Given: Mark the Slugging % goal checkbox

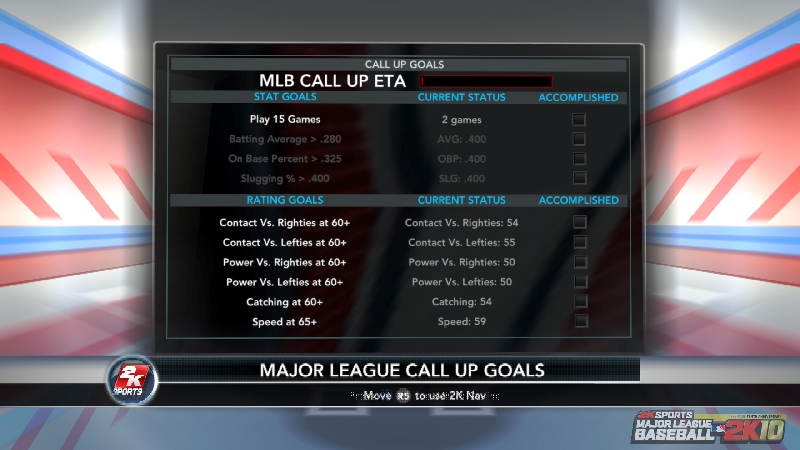Looking at the screenshot, I should click(x=579, y=178).
